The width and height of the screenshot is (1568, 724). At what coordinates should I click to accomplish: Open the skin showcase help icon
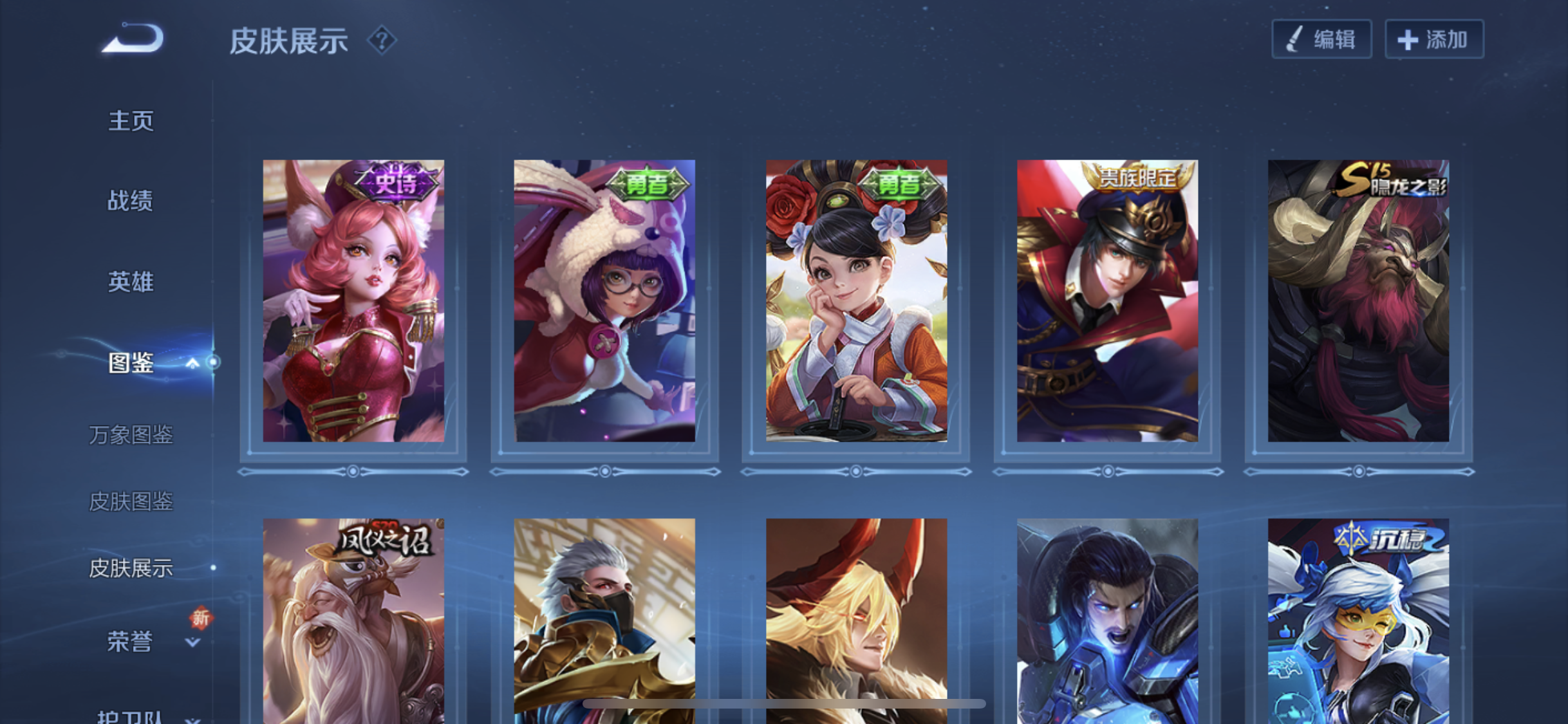point(382,41)
